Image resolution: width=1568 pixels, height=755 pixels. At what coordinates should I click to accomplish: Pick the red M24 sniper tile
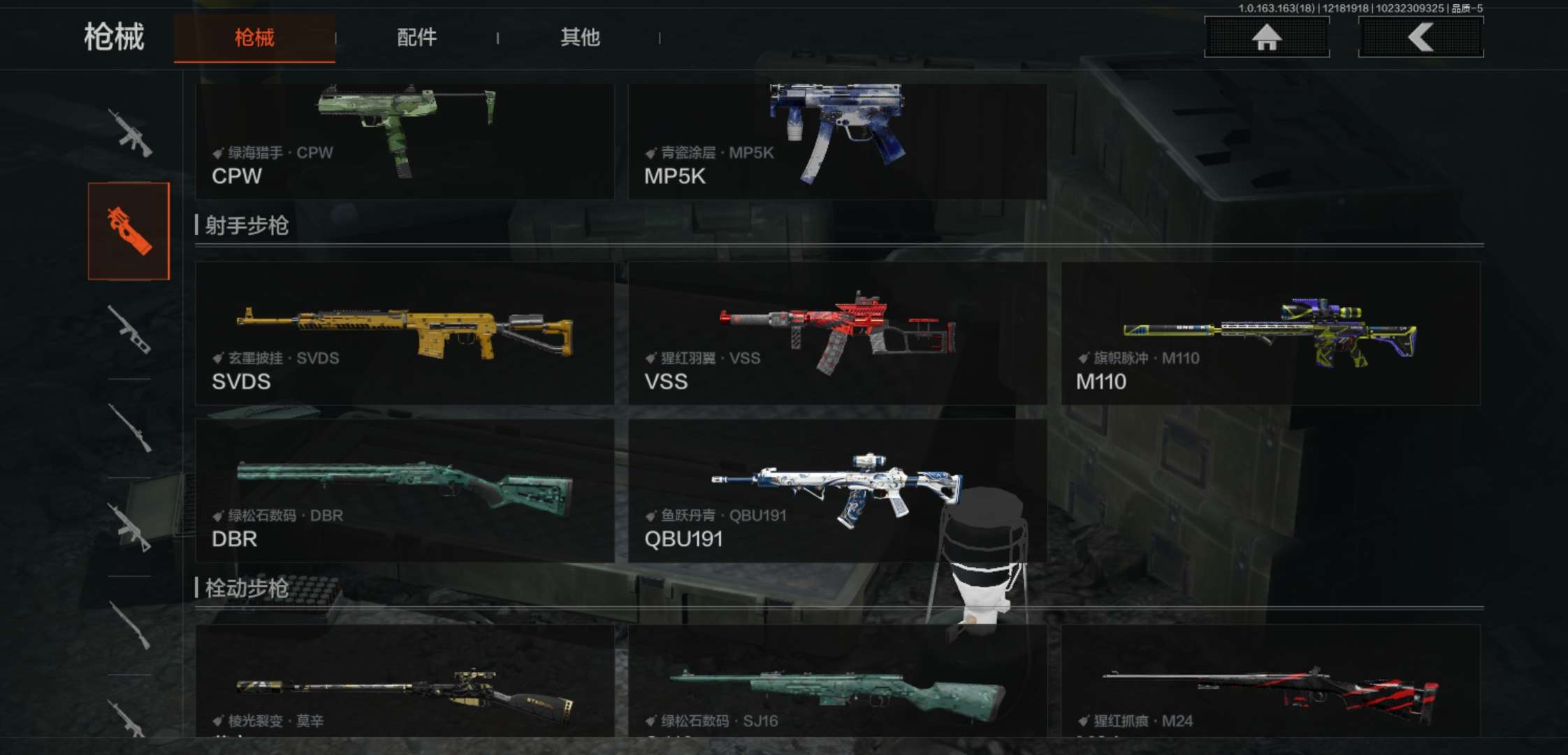tap(1270, 682)
